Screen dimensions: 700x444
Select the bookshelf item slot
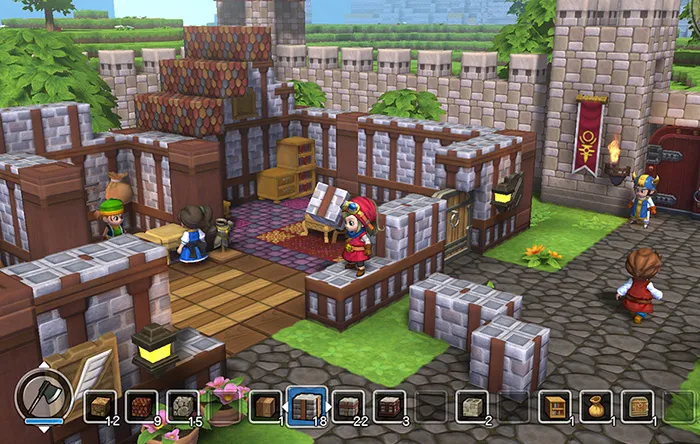(x=554, y=406)
